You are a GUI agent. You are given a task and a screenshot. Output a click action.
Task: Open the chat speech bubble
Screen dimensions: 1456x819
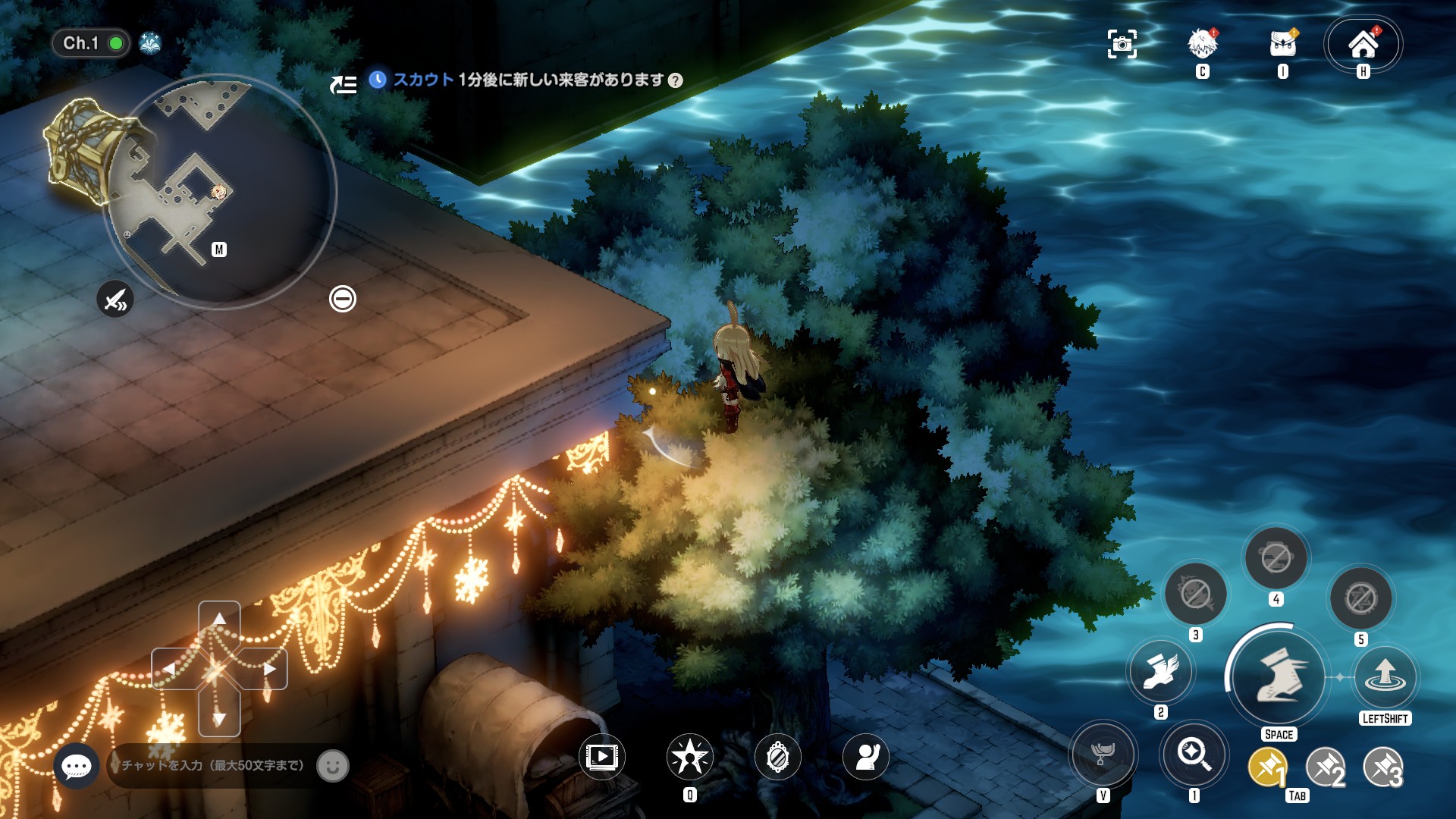click(77, 766)
